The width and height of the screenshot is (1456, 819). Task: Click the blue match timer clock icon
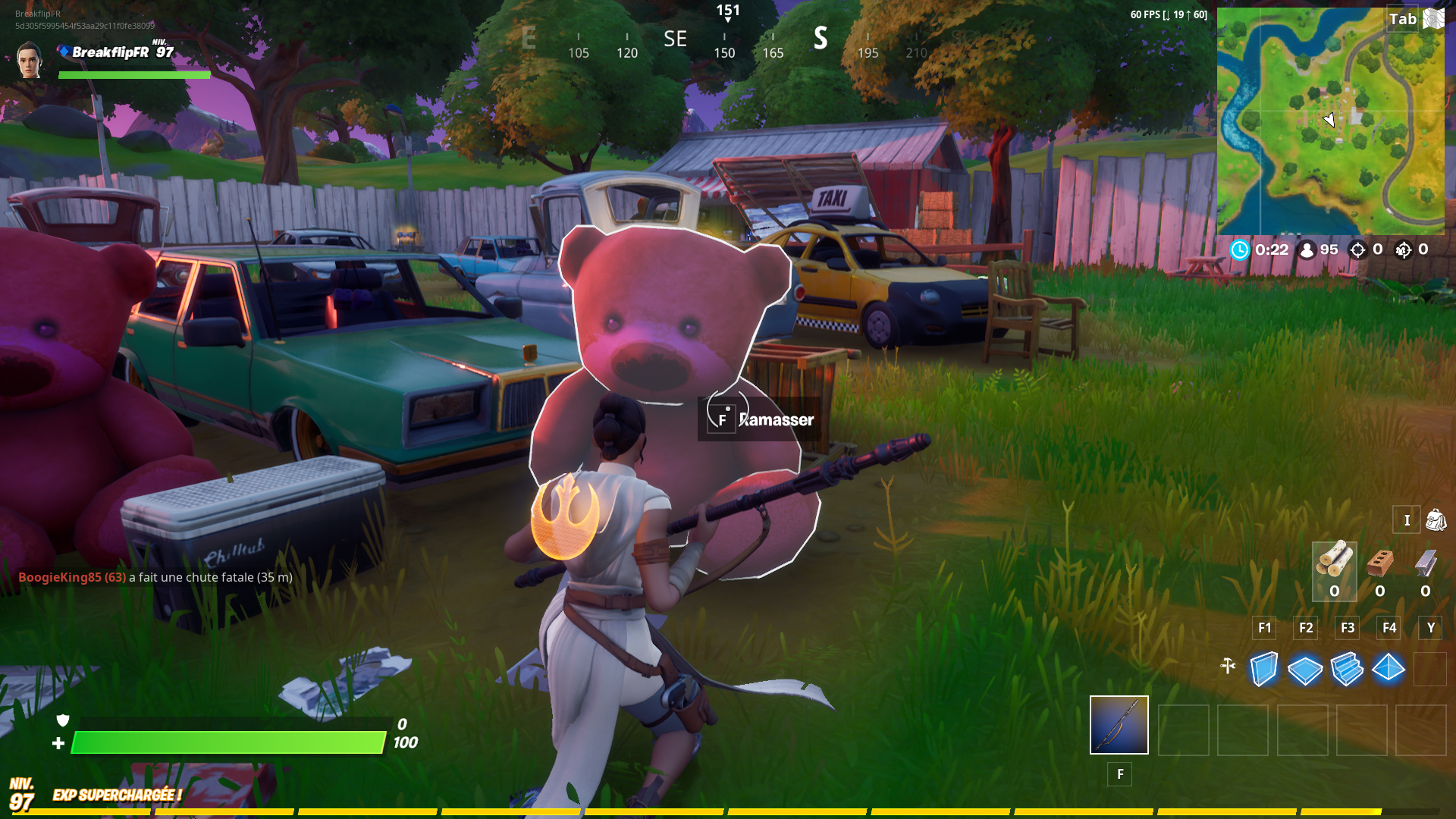pyautogui.click(x=1241, y=250)
